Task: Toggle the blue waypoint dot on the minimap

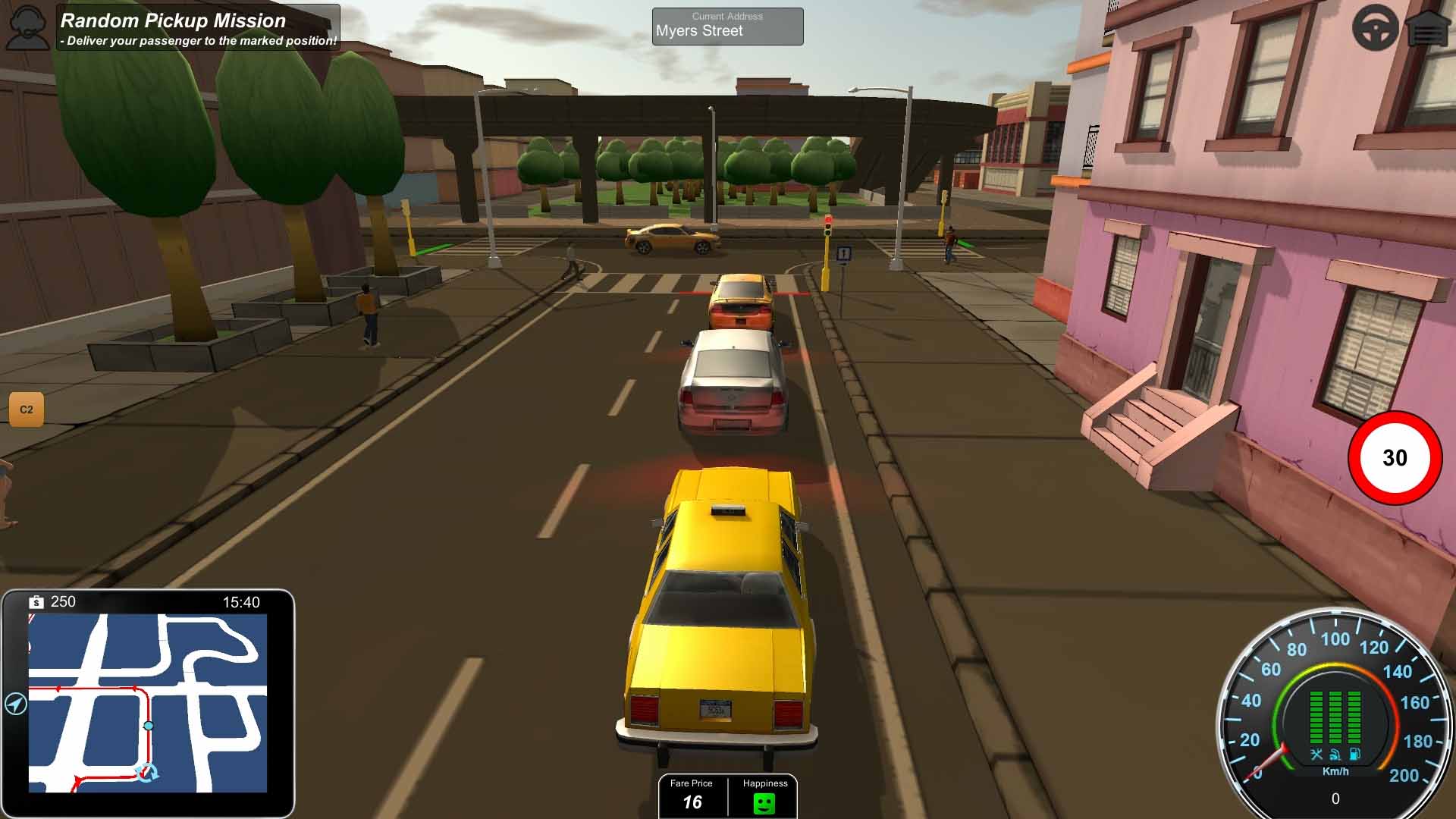Action: pos(149,725)
